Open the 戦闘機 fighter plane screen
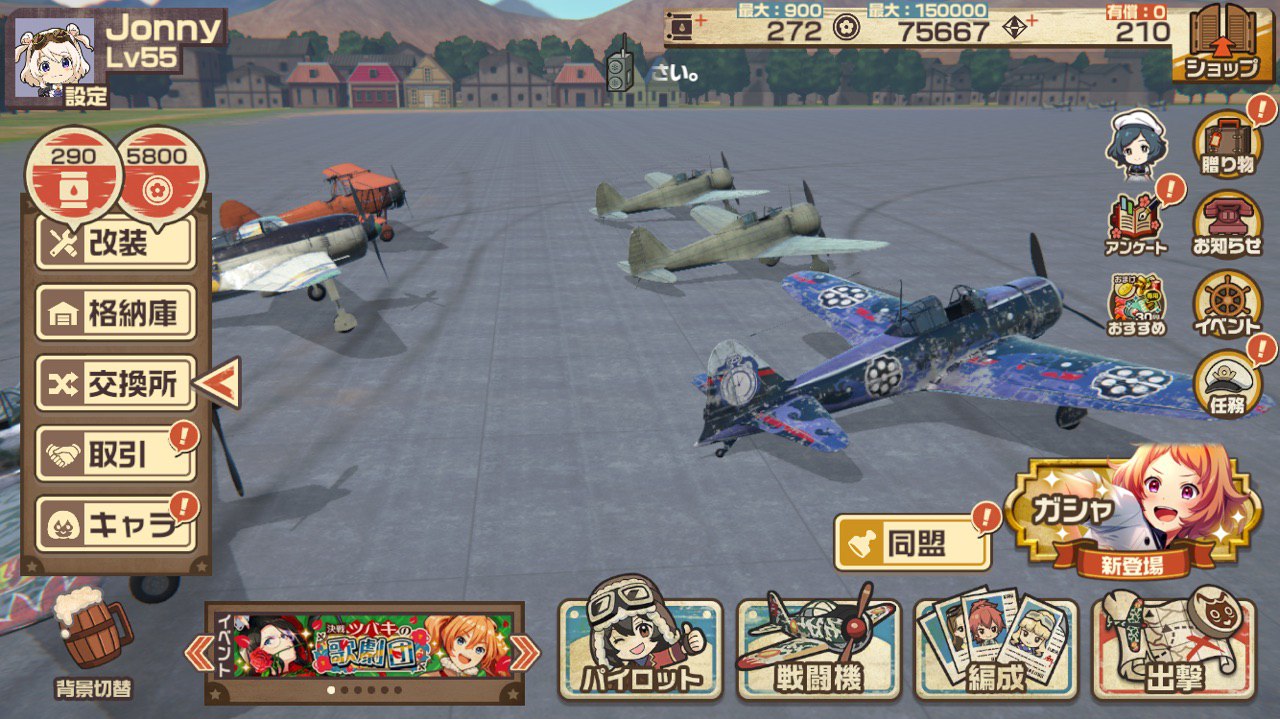Screen dimensions: 1280x719 [819, 648]
